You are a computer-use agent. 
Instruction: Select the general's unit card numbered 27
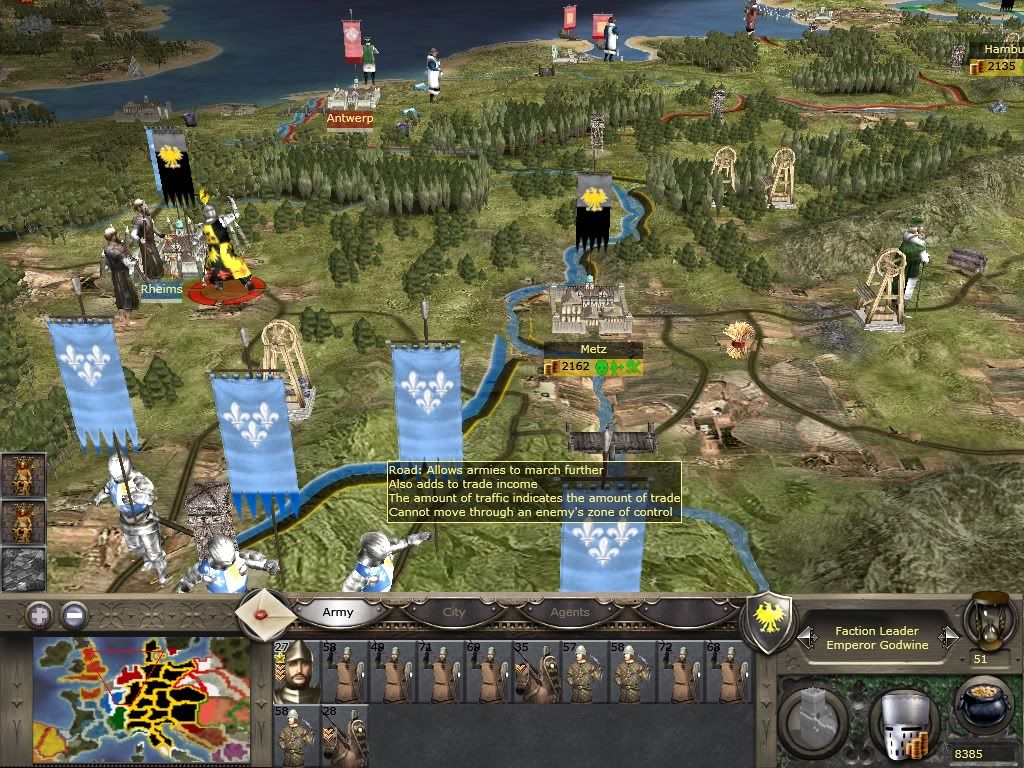coord(296,671)
